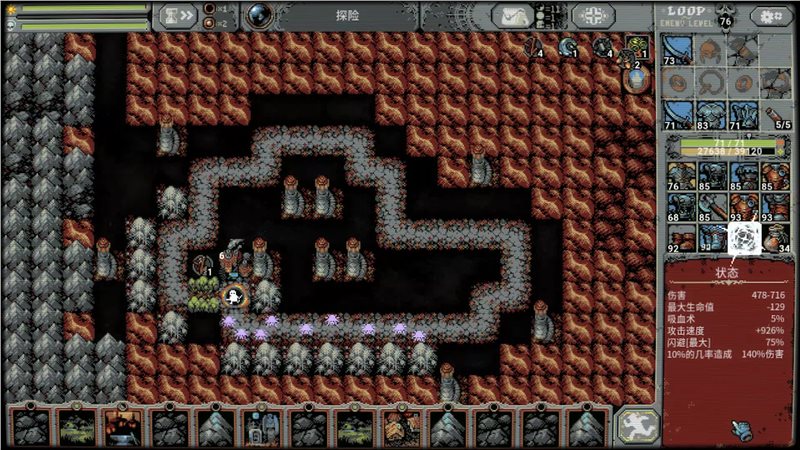Select the highlighted white inventory item
The image size is (800, 450).
743,238
